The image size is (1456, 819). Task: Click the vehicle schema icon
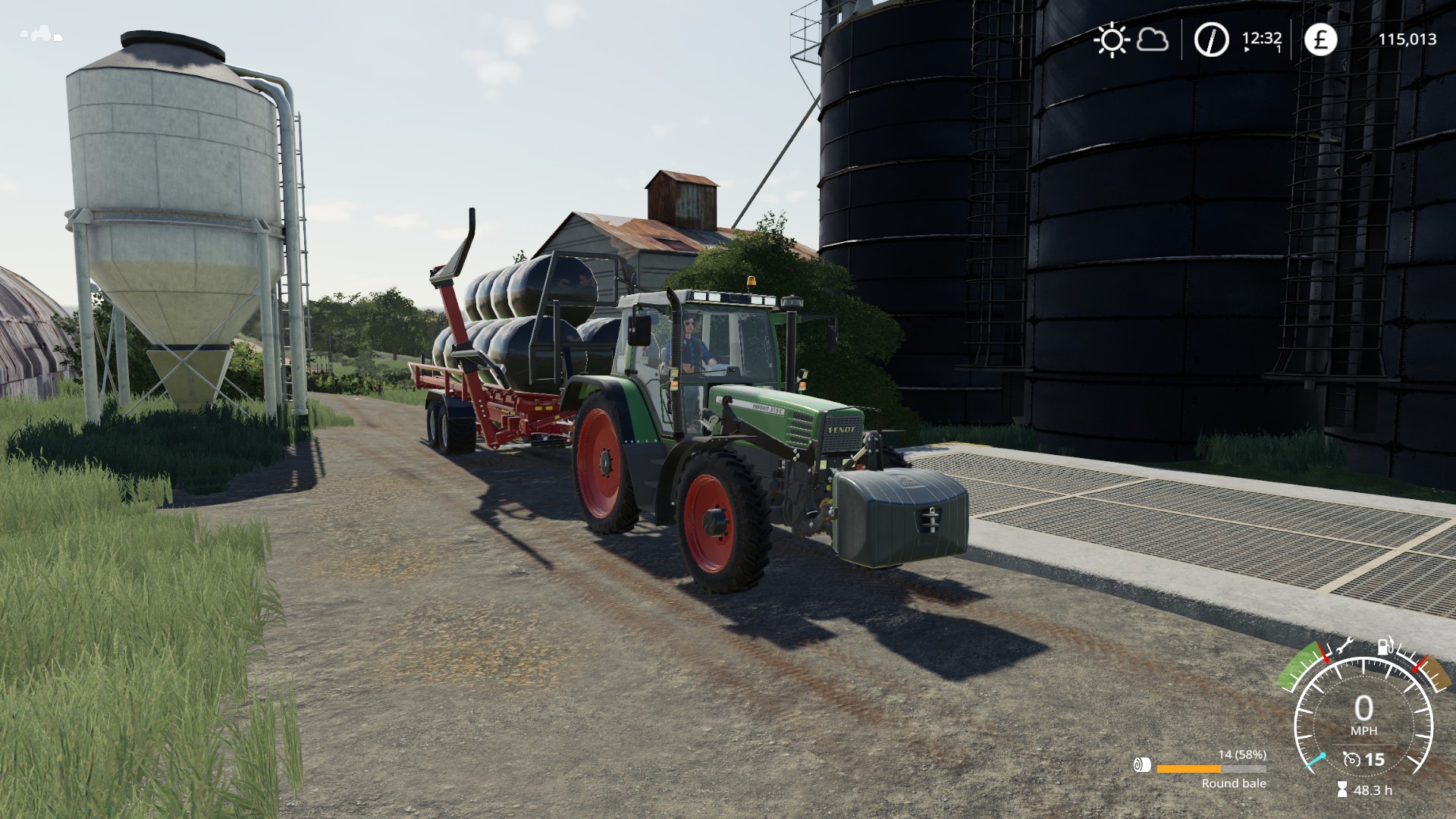point(41,34)
